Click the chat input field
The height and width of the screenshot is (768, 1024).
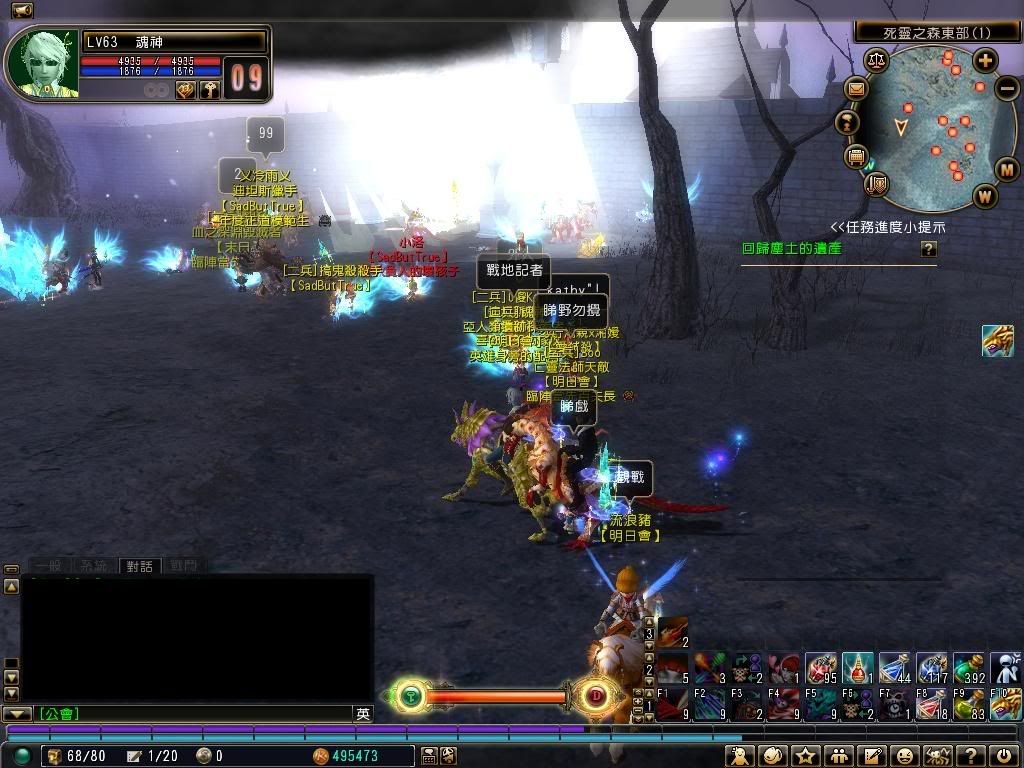(x=190, y=714)
